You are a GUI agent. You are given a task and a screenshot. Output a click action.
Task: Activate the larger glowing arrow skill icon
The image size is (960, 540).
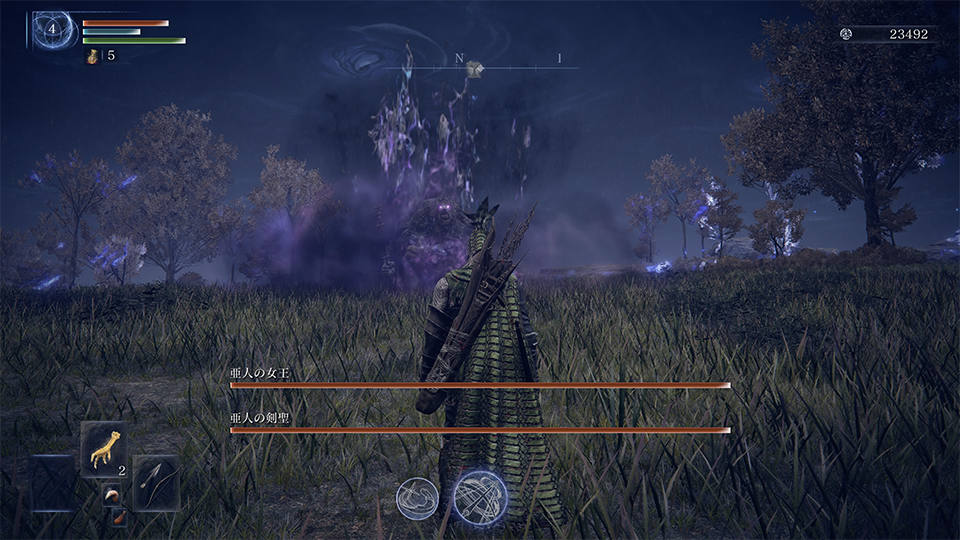click(x=479, y=497)
